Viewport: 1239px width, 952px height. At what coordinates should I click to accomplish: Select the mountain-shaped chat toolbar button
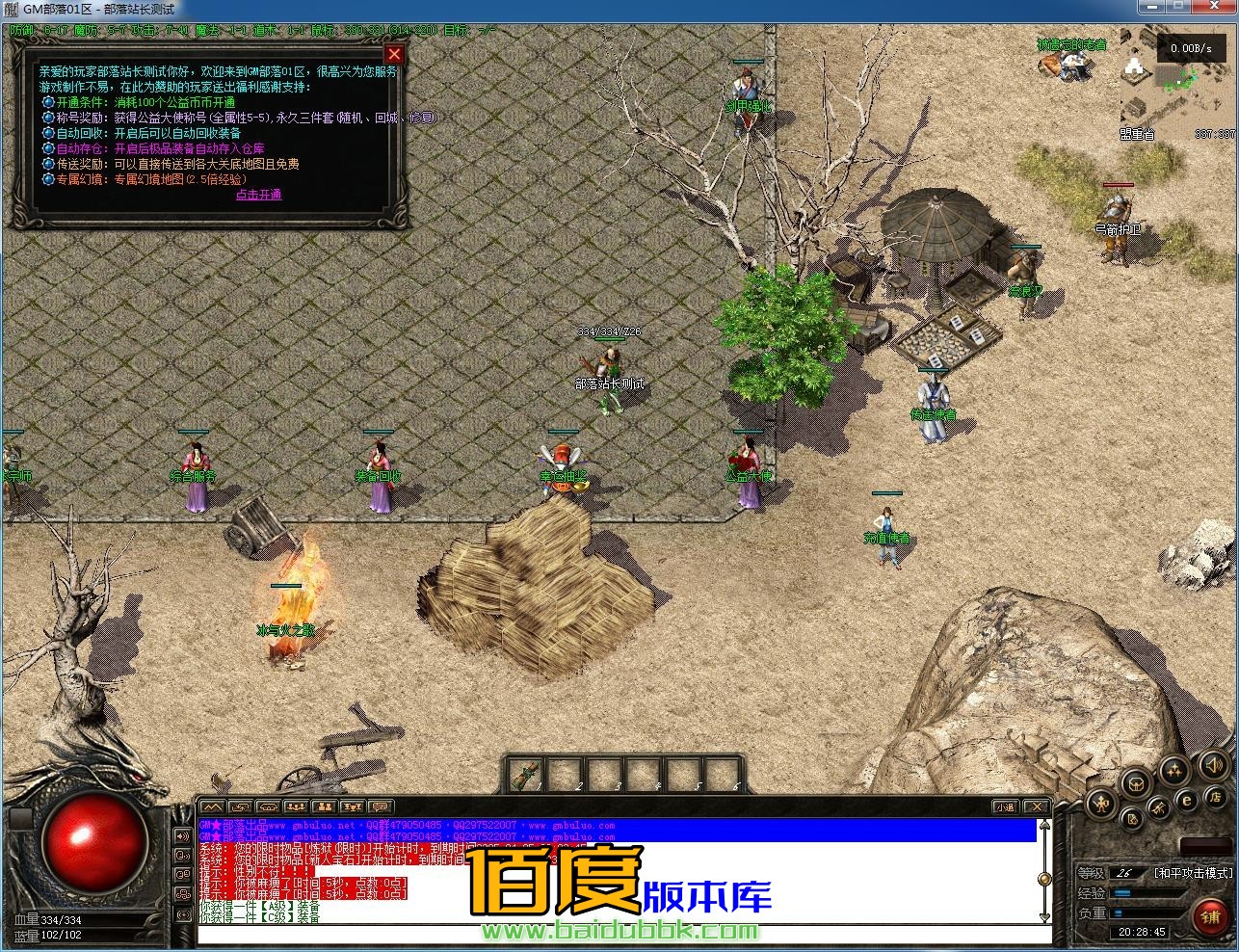pos(213,807)
